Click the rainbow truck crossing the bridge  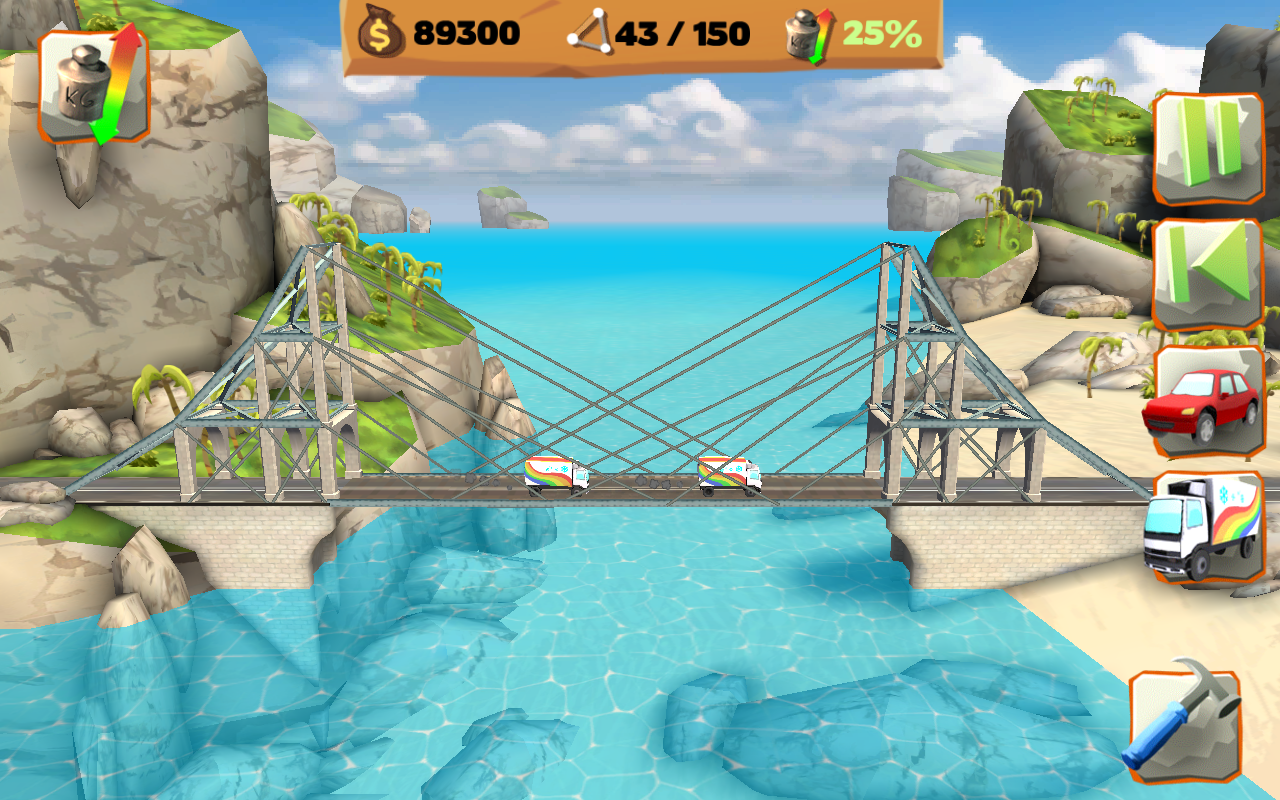pos(728,475)
